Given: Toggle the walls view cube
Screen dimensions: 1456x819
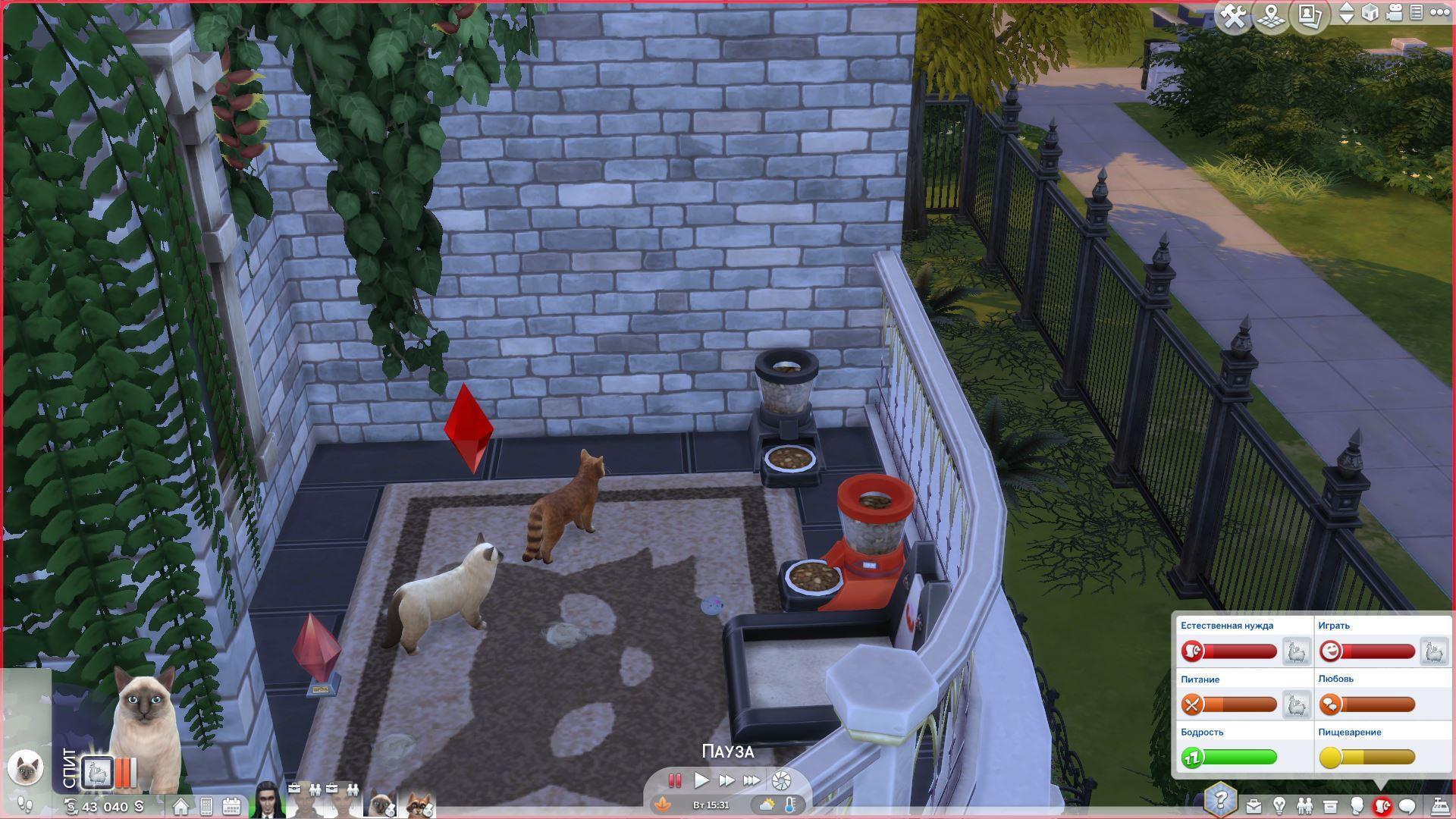Looking at the screenshot, I should (1370, 13).
